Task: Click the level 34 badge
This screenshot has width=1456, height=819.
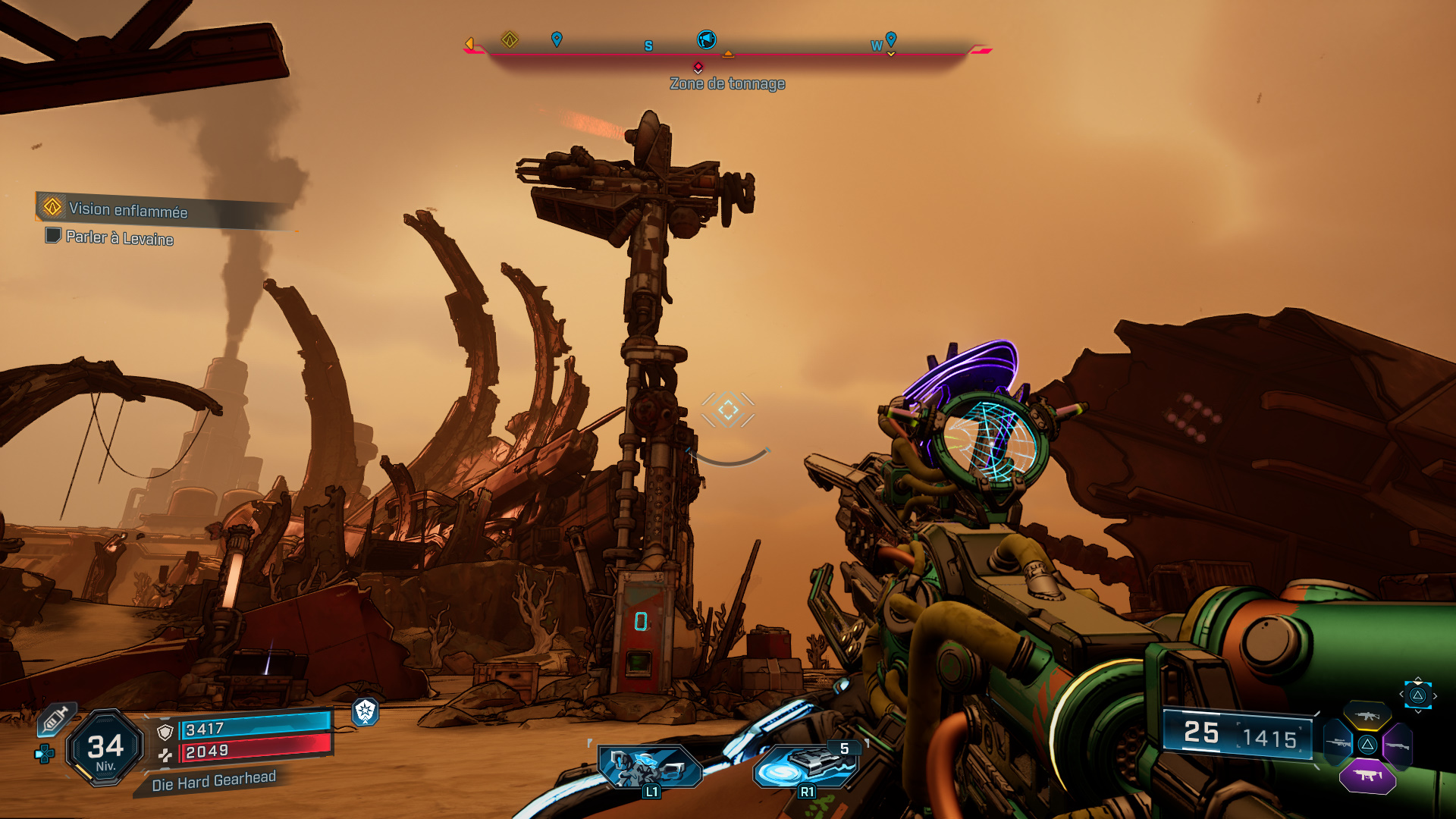Action: click(x=105, y=749)
